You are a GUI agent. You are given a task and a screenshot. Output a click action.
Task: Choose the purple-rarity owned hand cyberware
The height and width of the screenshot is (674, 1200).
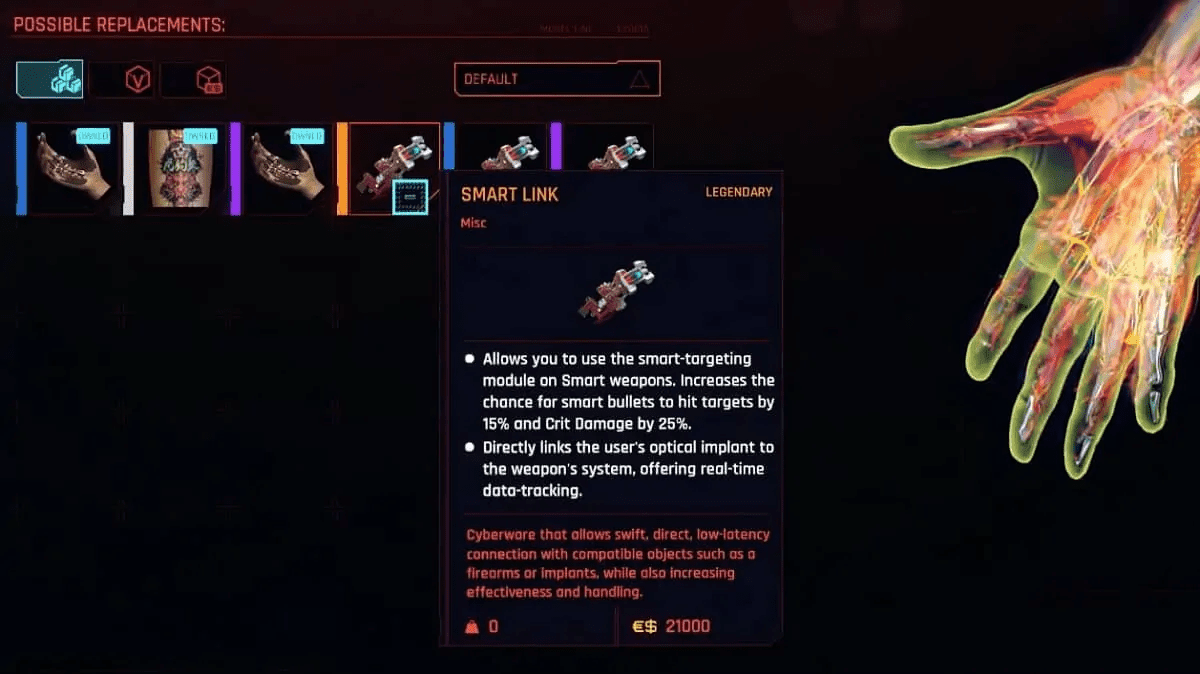[284, 169]
